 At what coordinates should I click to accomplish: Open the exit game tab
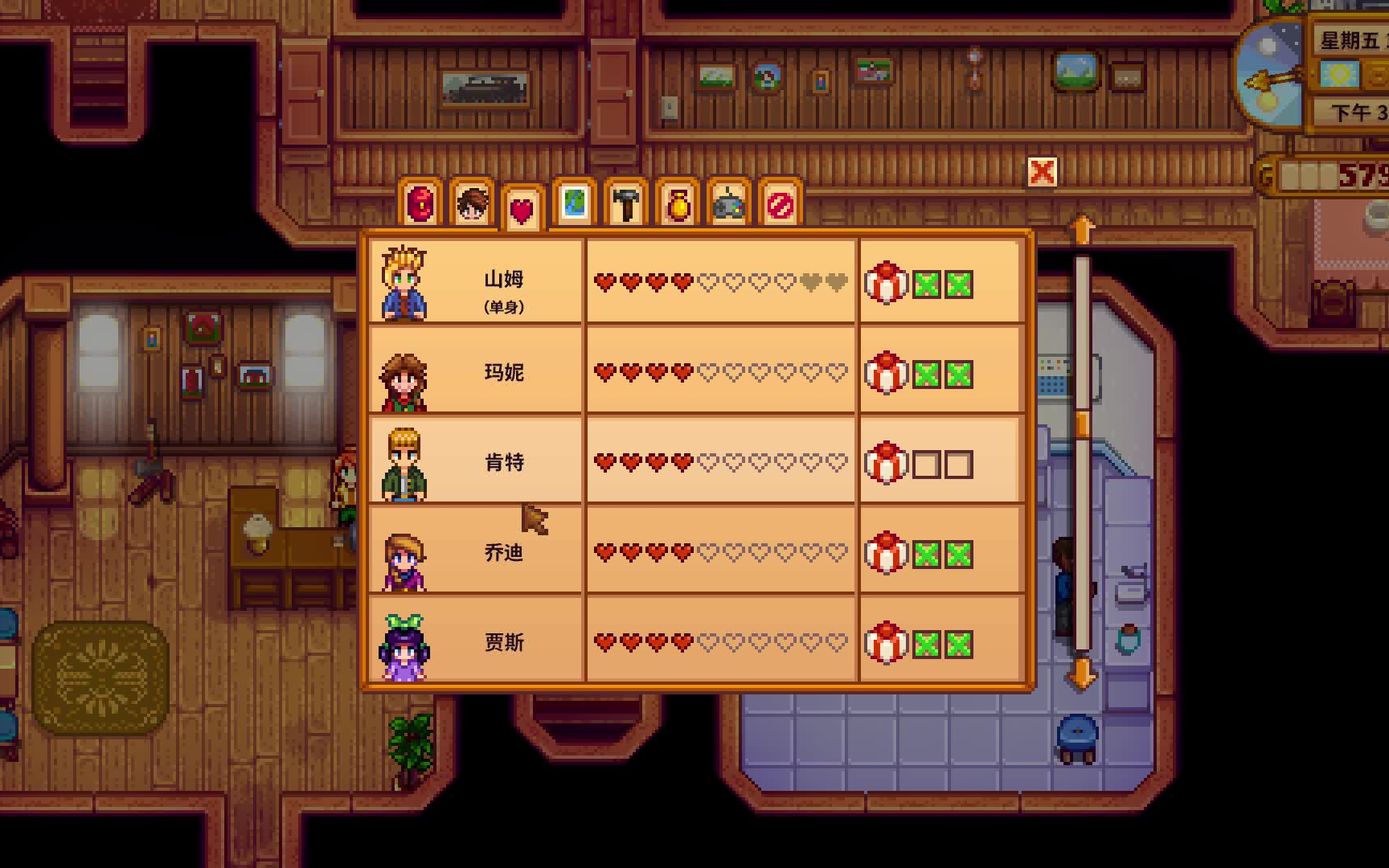tap(780, 205)
